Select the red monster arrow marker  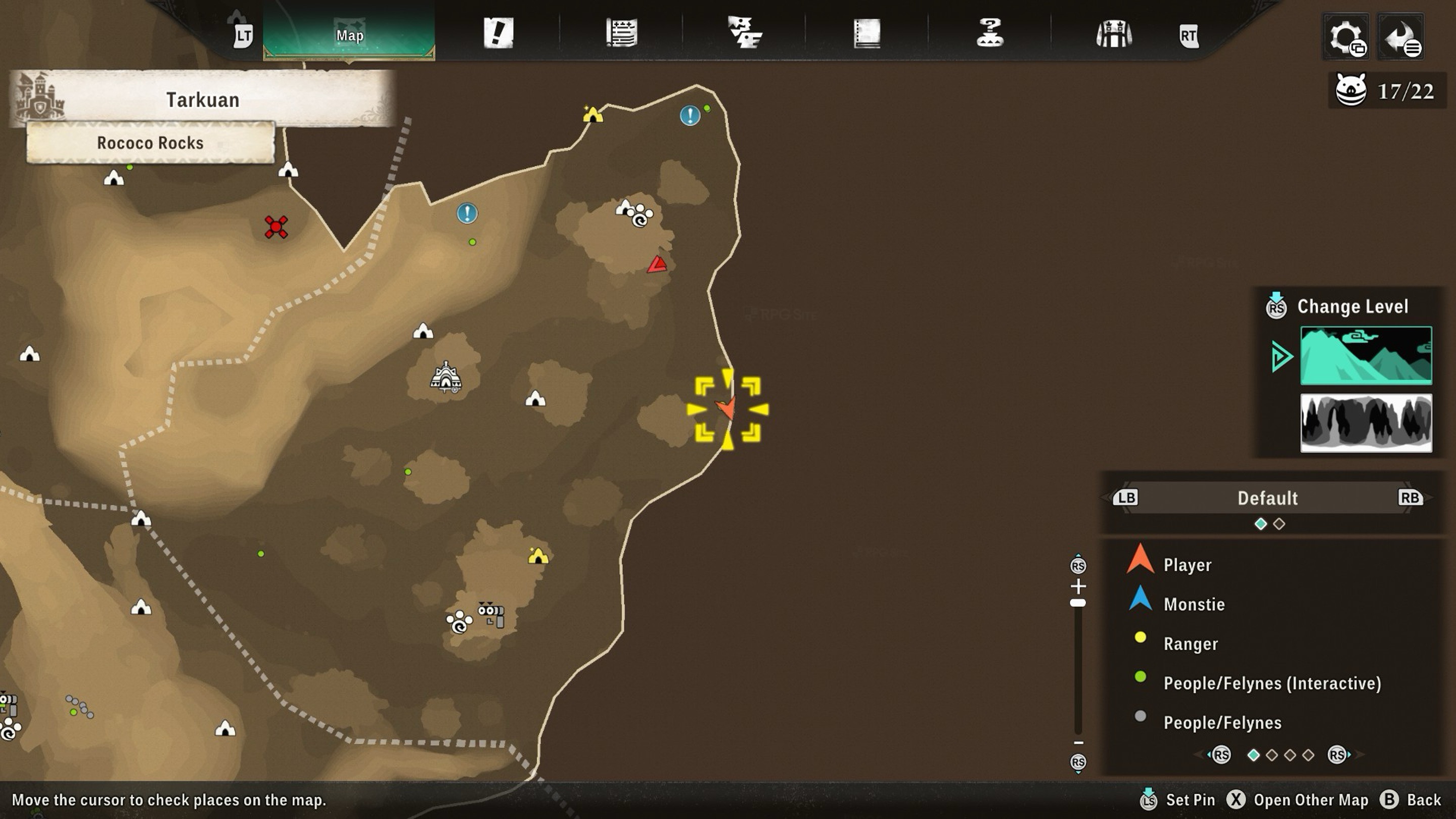(657, 264)
